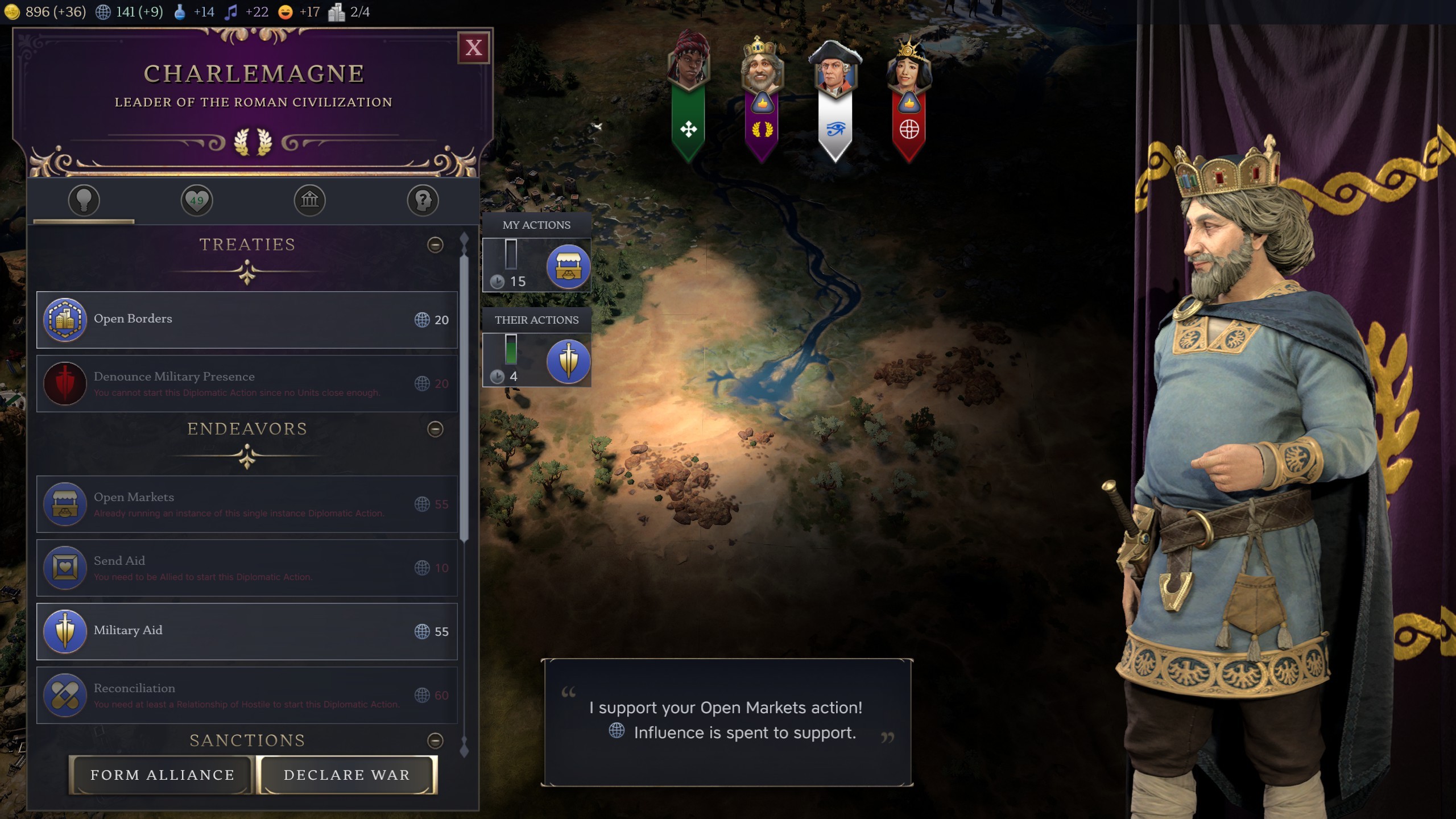
Task: Collapse the Treaties section
Action: click(x=435, y=245)
